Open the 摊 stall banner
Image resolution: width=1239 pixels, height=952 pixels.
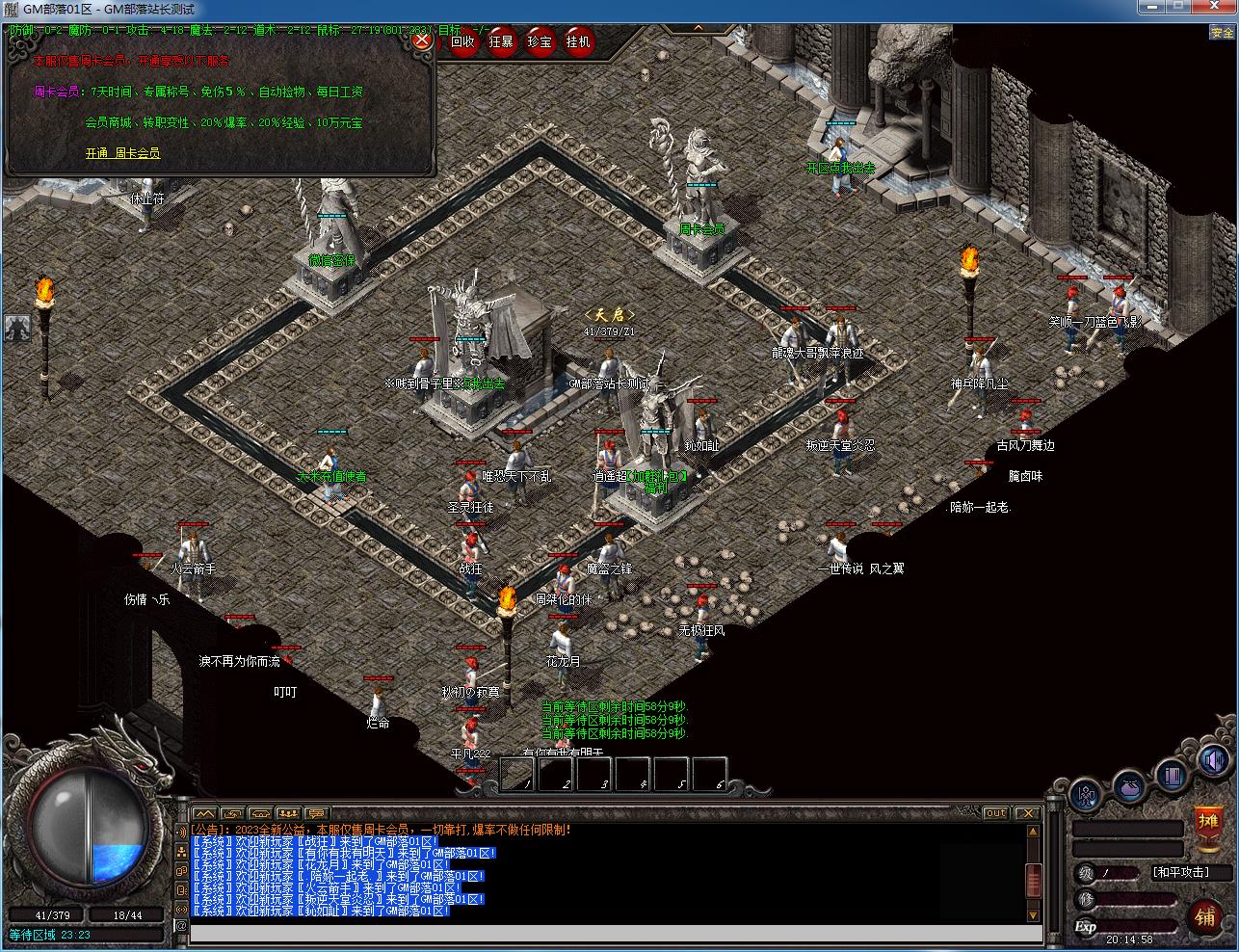coord(1207,825)
